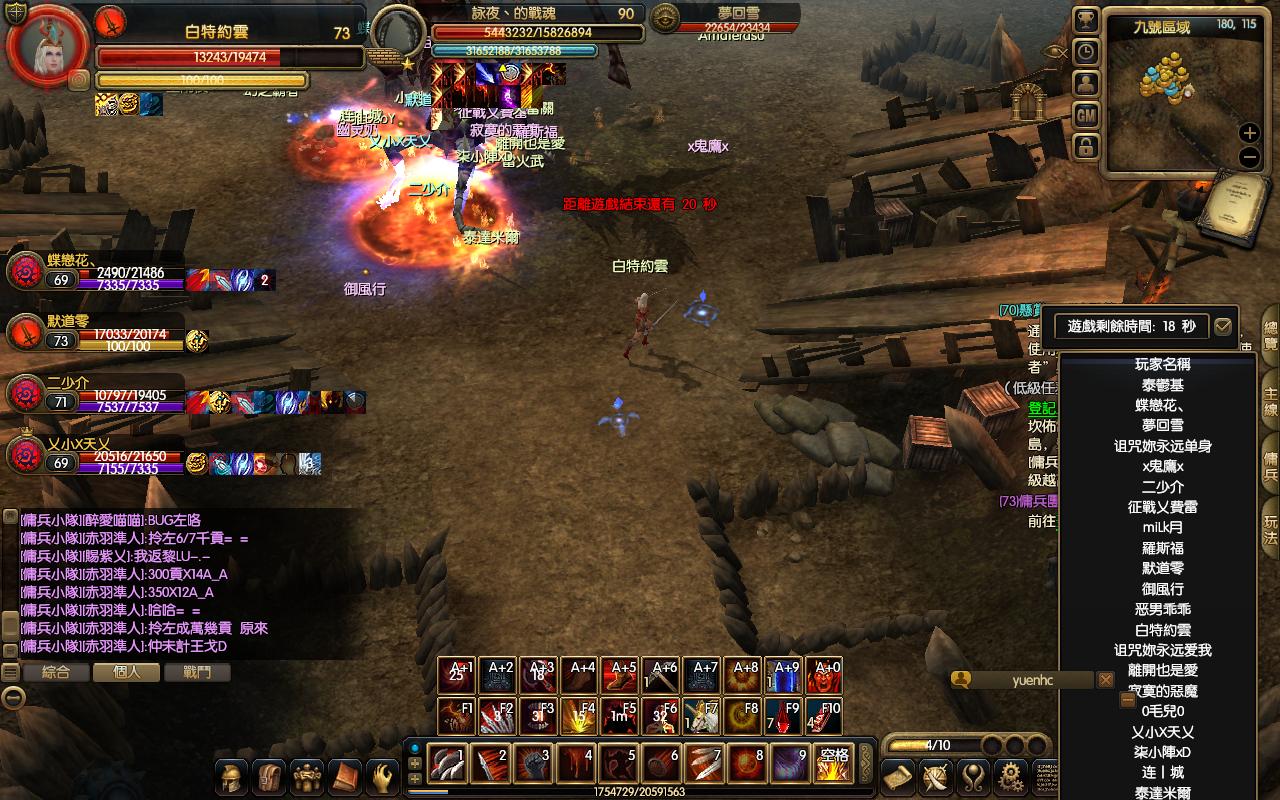This screenshot has height=800, width=1280.
Task: Zoom in the minimap with plus button
Action: pos(1249,133)
